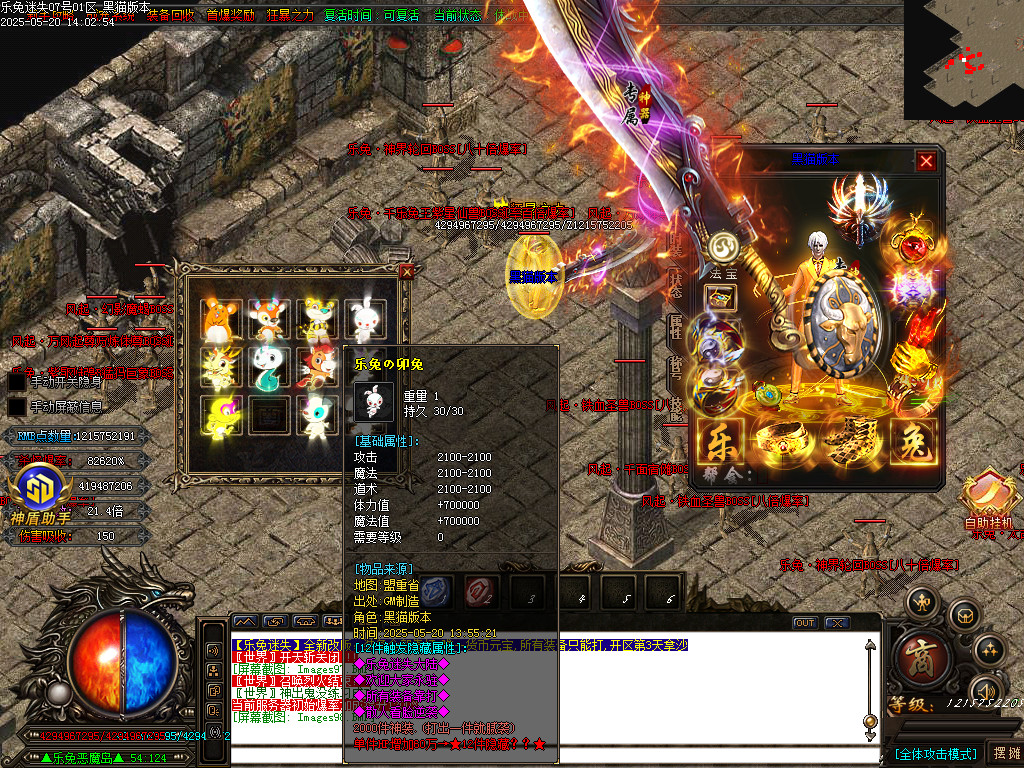This screenshot has height=768, width=1024.
Task: Open the 首爆奖励 first-kill rewards menu
Action: pos(230,15)
